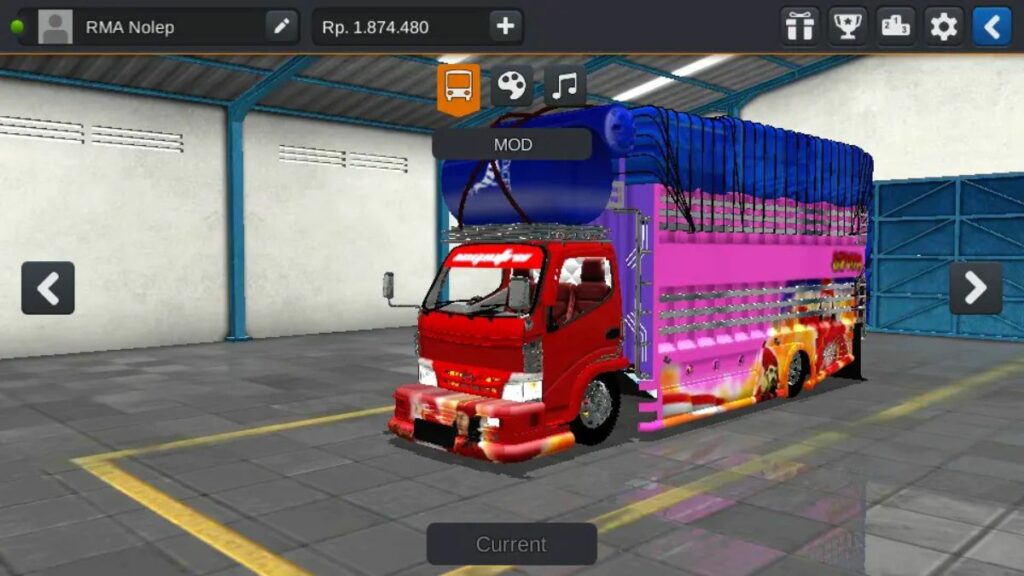The height and width of the screenshot is (576, 1024).
Task: Switch to the music note horn tab
Action: [565, 87]
